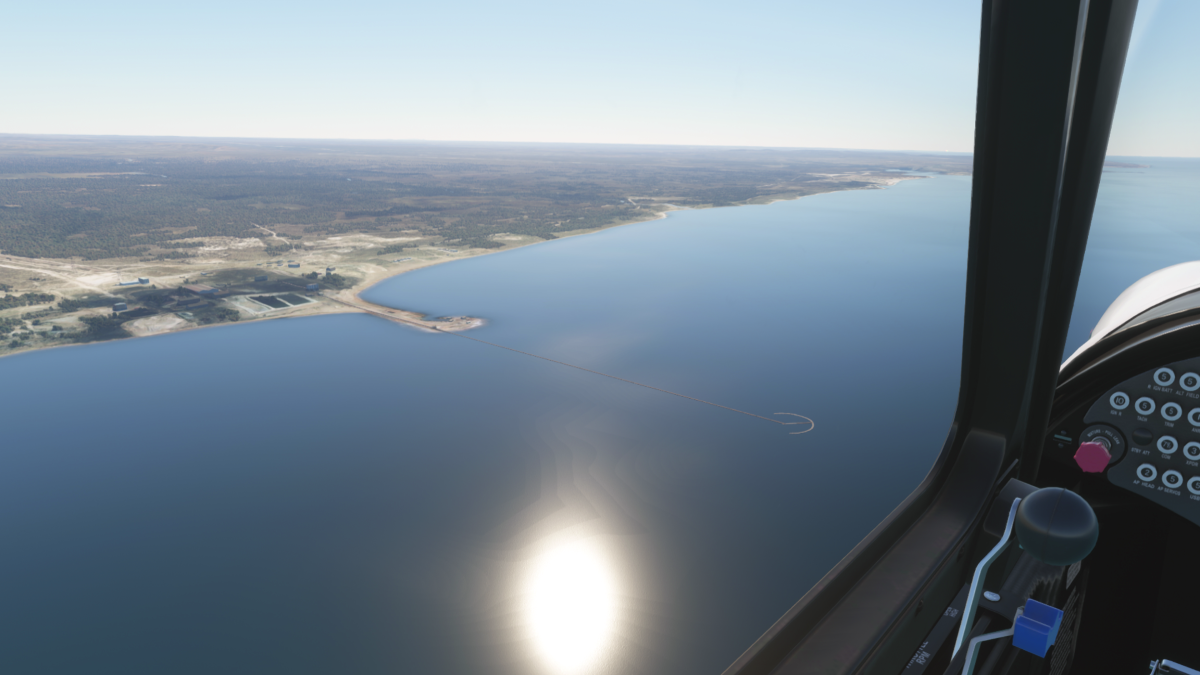This screenshot has width=1200, height=675.
Task: Pull the COM circuit breaker
Action: pyautogui.click(x=1167, y=444)
